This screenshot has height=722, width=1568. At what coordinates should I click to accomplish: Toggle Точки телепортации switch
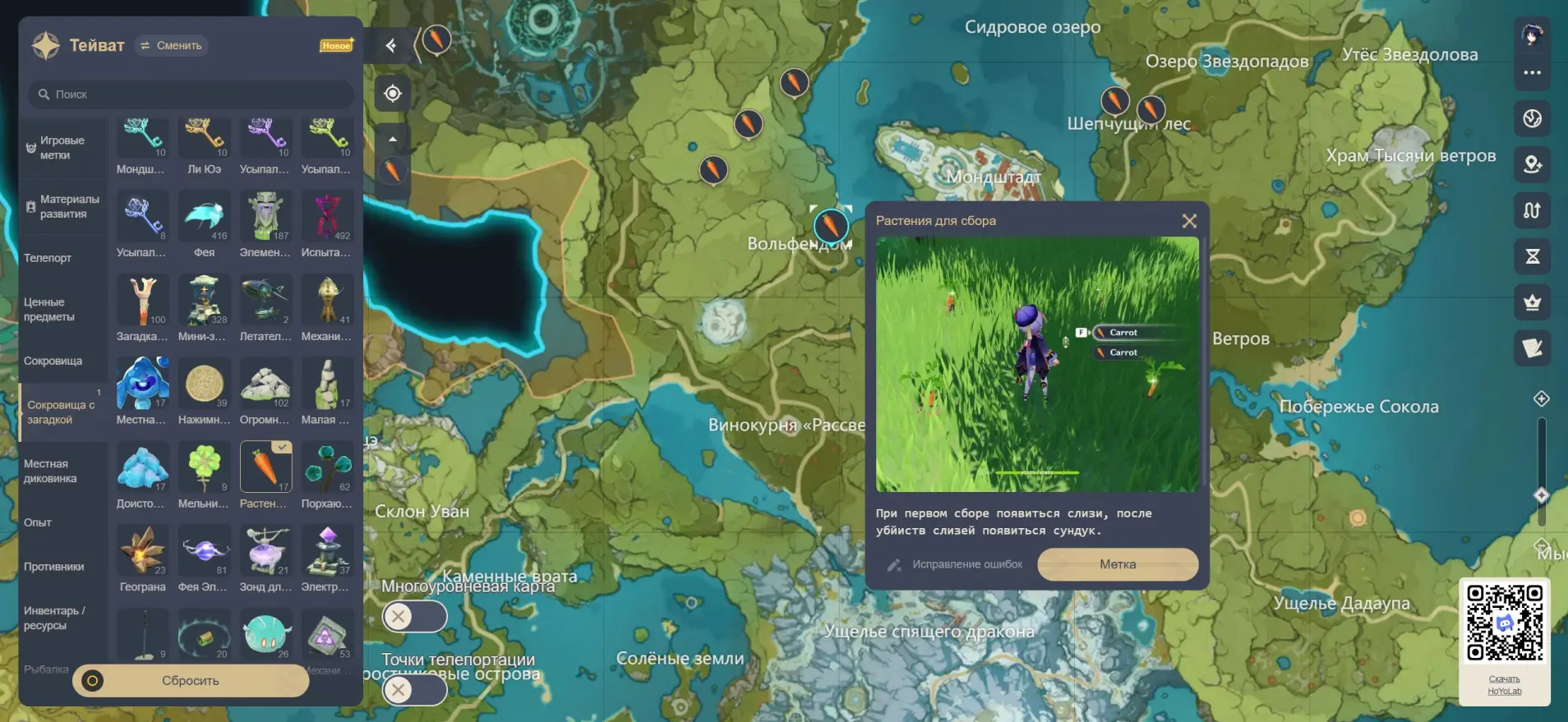click(414, 689)
